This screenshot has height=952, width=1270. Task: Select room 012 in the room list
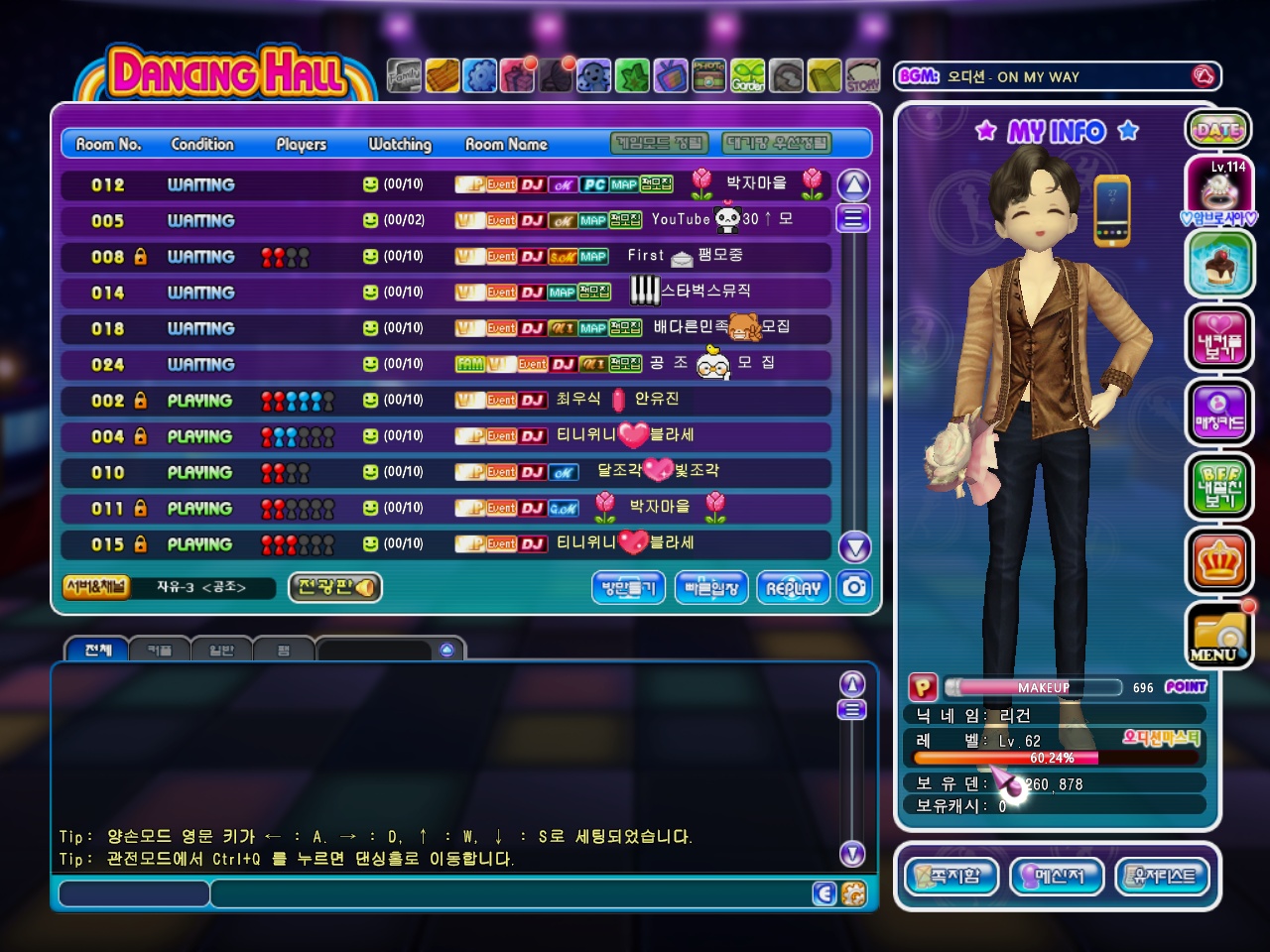pos(445,184)
